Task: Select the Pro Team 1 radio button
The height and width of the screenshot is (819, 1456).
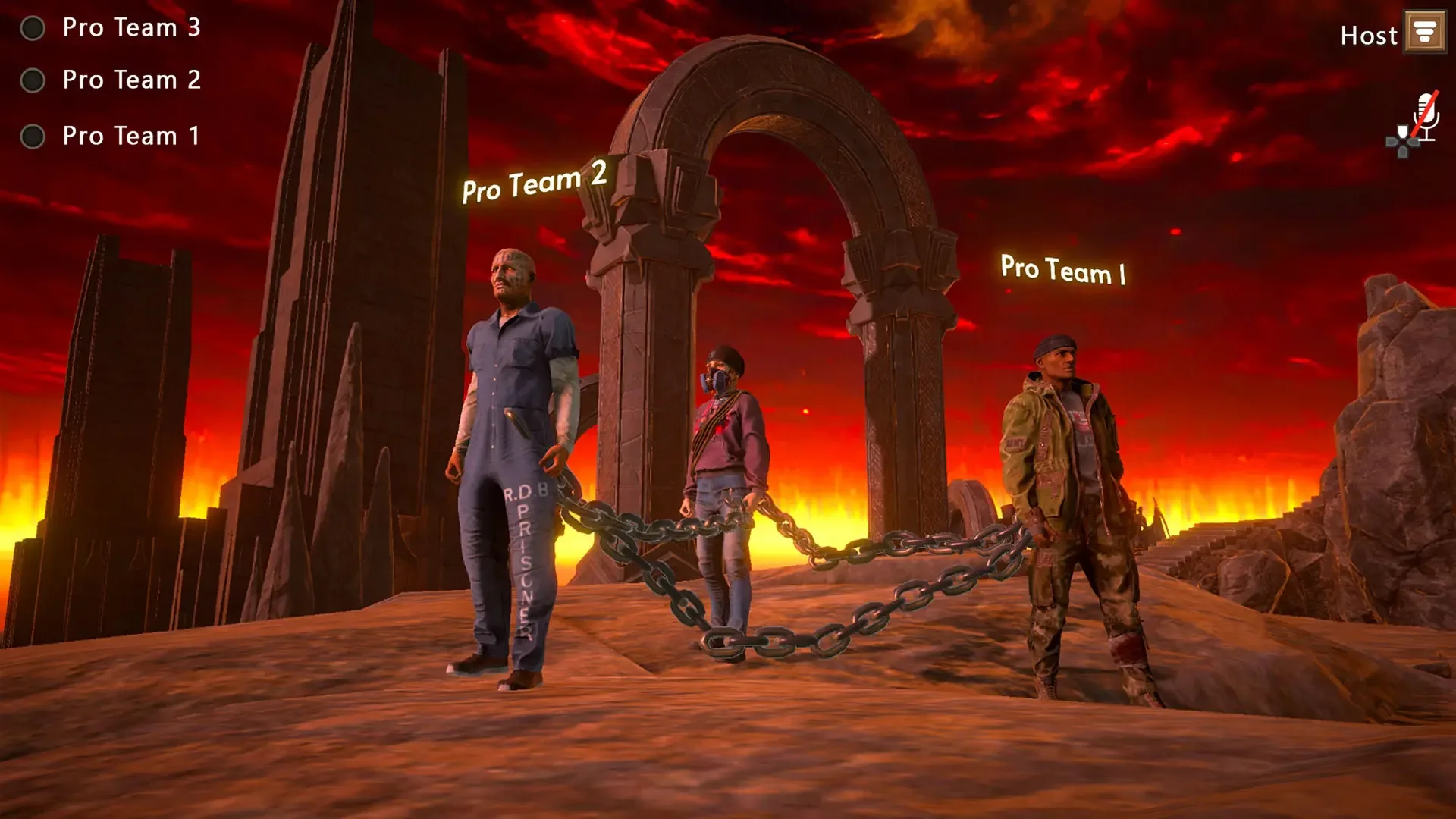Action: click(x=32, y=136)
